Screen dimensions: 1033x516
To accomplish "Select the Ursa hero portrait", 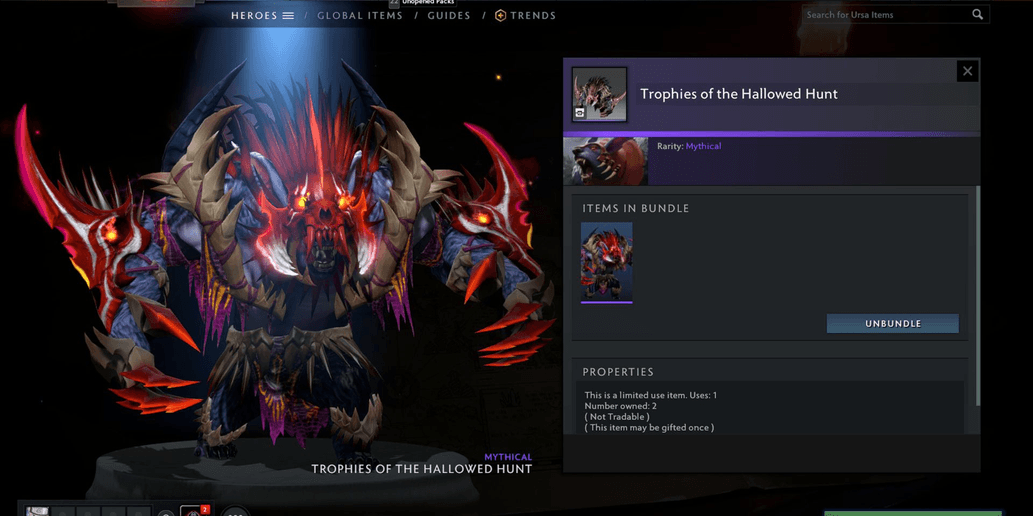I will (606, 161).
